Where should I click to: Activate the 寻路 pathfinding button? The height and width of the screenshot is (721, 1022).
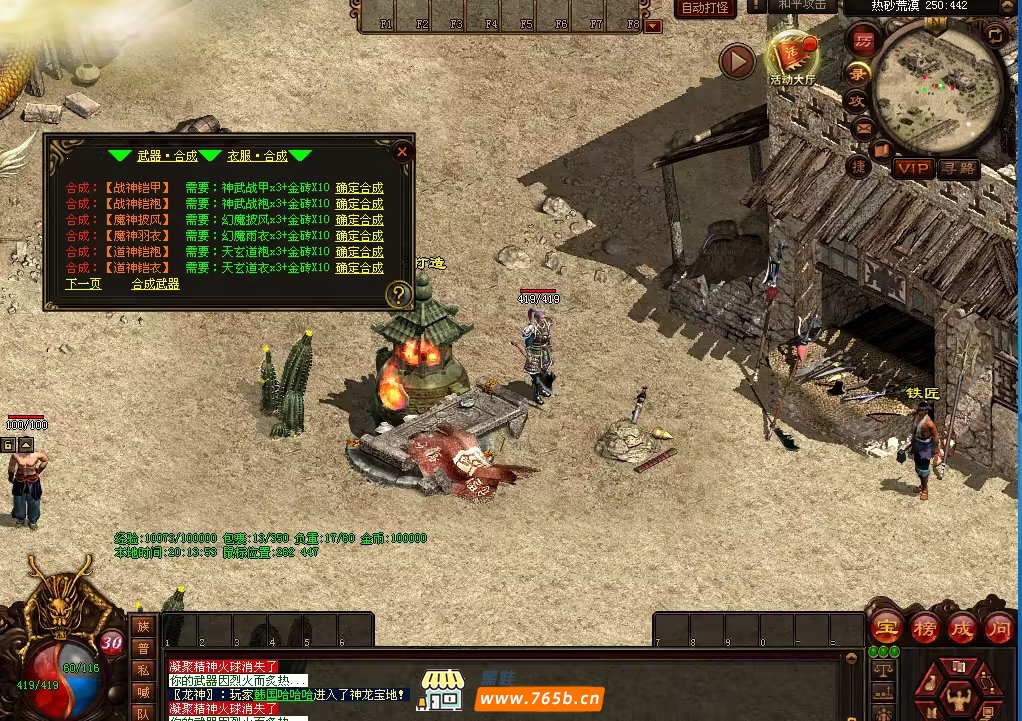[958, 168]
